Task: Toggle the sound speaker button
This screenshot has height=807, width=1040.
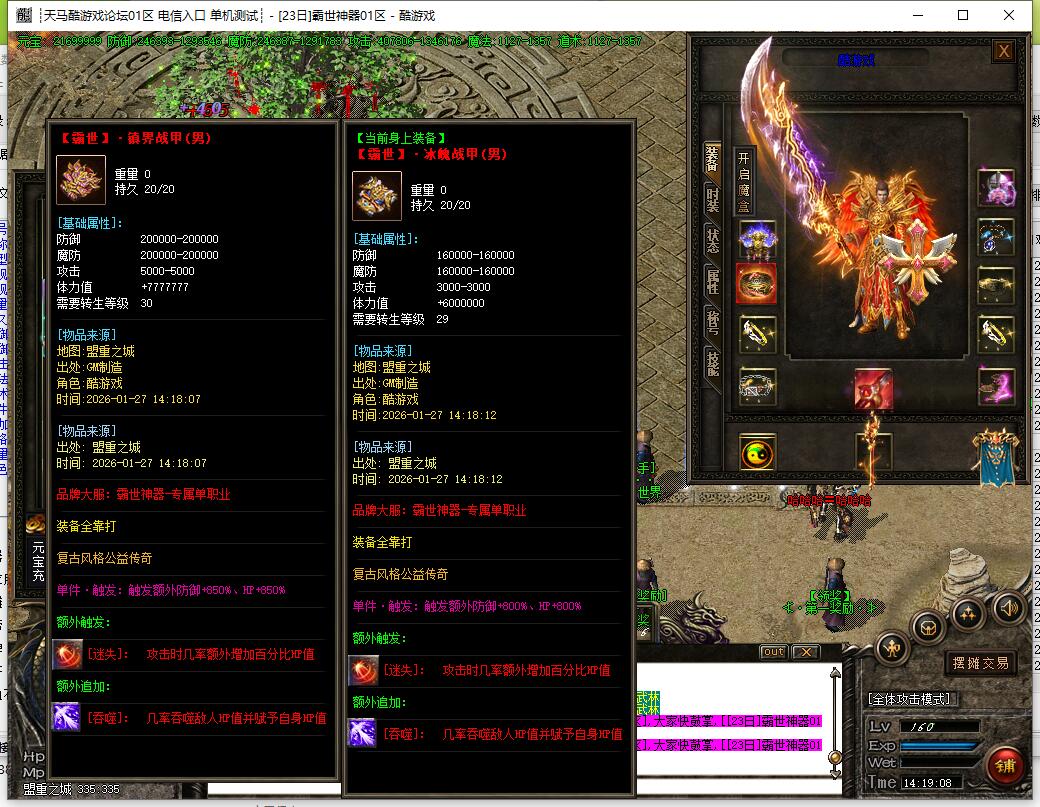Action: 1008,607
